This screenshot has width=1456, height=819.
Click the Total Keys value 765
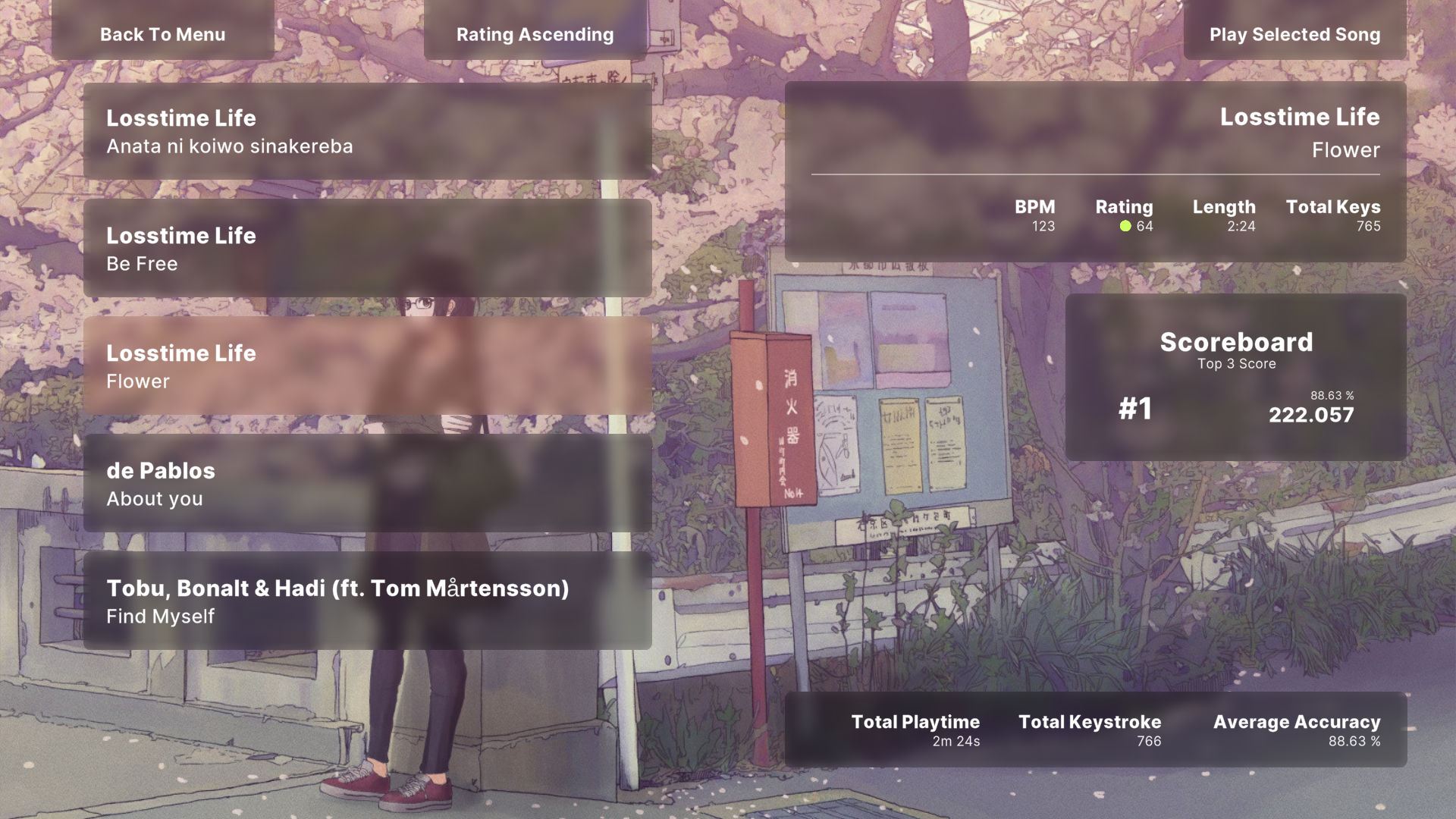pyautogui.click(x=1366, y=225)
